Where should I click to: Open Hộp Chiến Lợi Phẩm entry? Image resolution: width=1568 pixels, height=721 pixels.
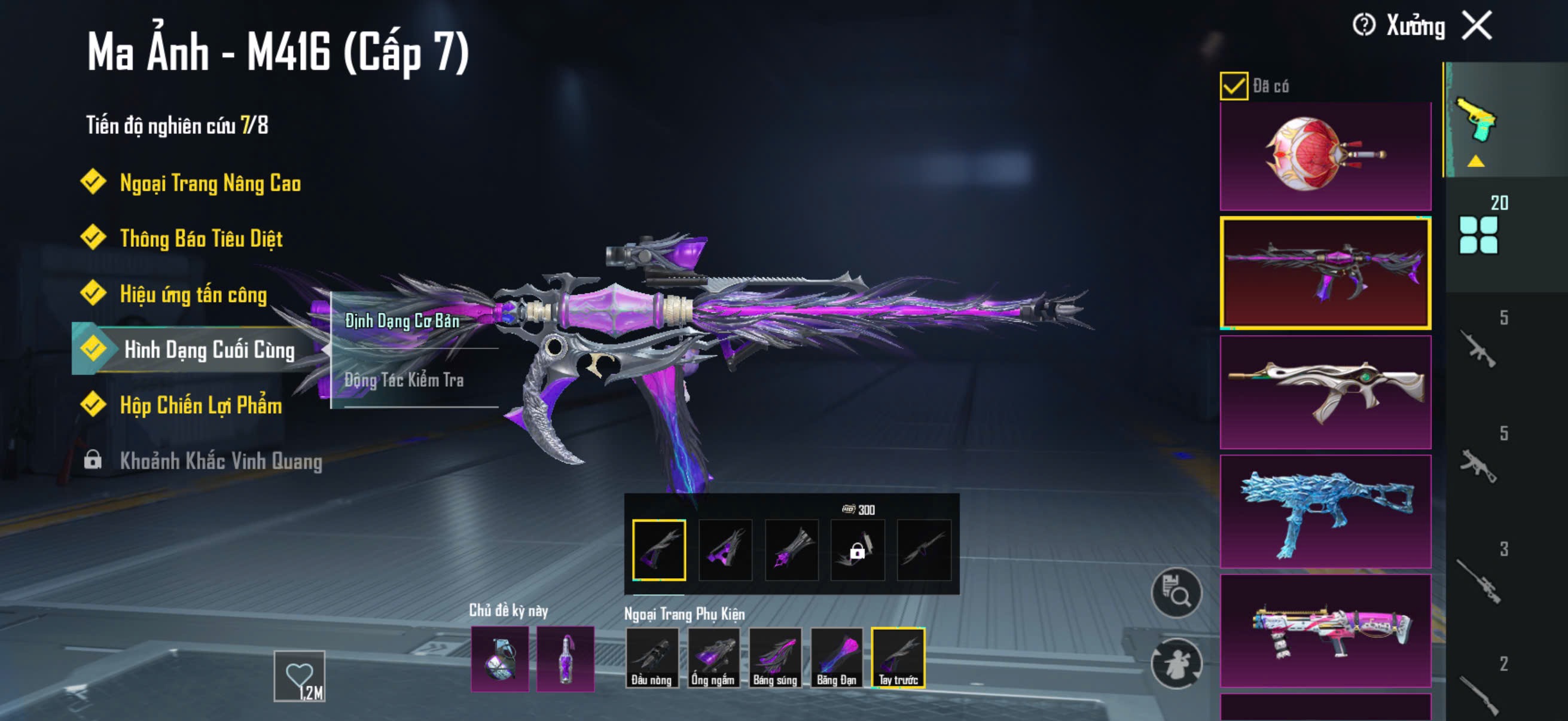pos(200,405)
